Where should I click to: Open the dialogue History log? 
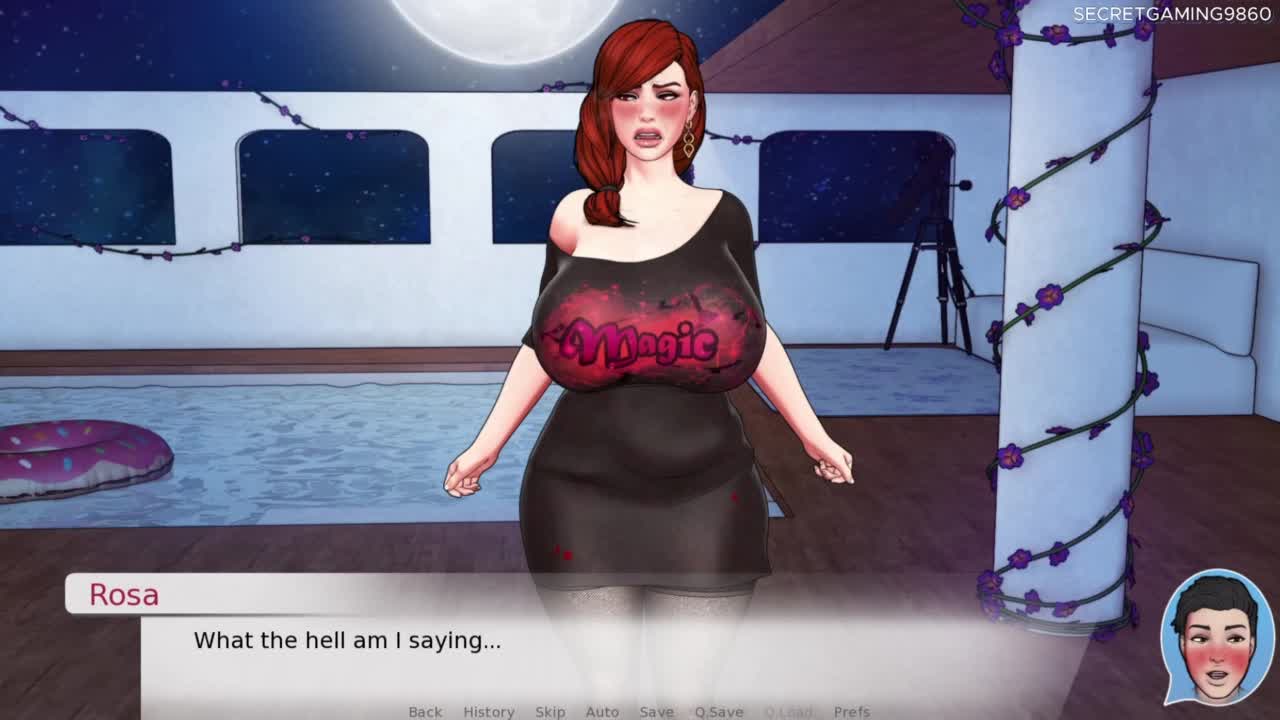(489, 711)
